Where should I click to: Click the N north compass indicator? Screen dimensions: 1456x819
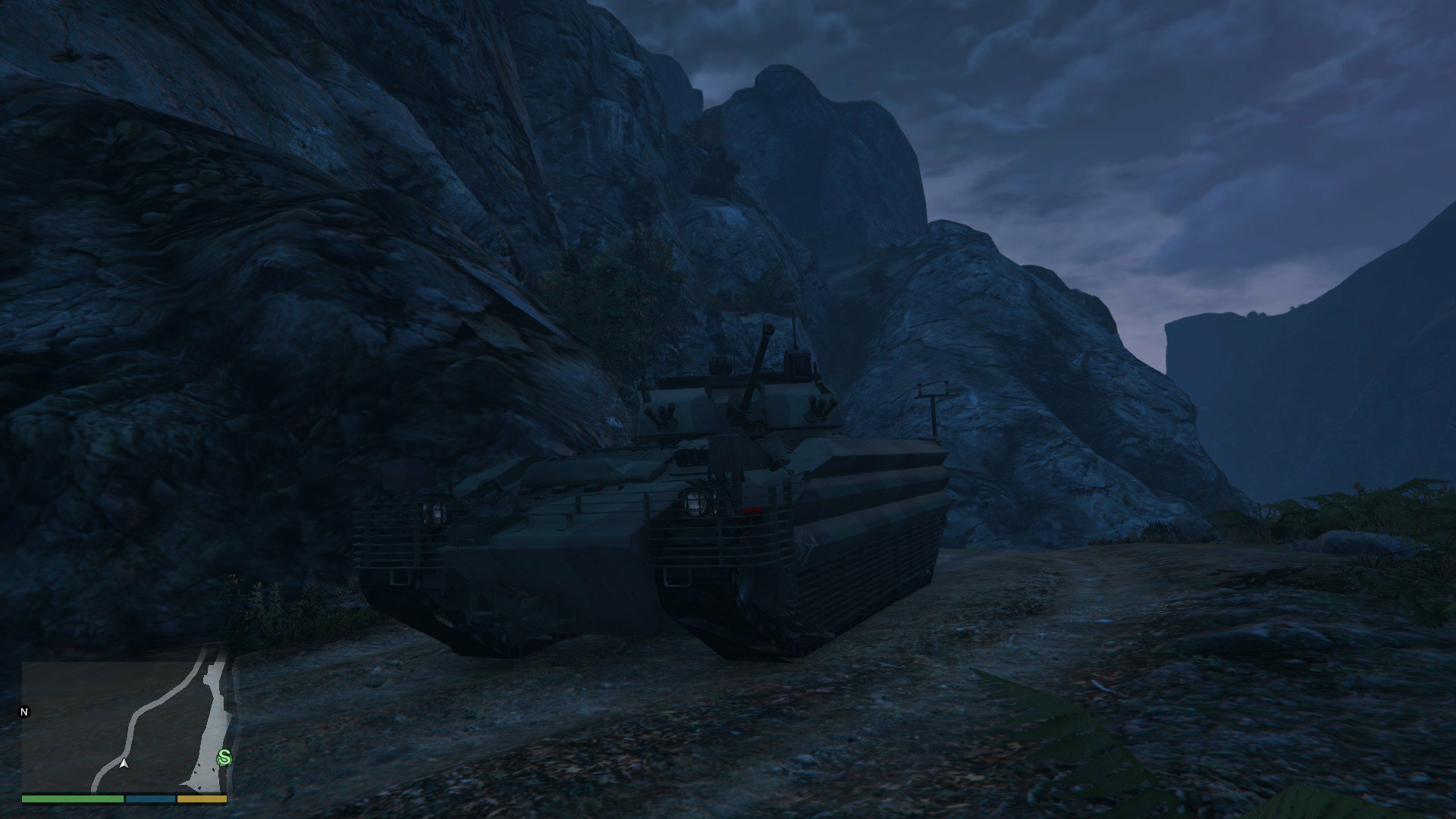tap(24, 712)
